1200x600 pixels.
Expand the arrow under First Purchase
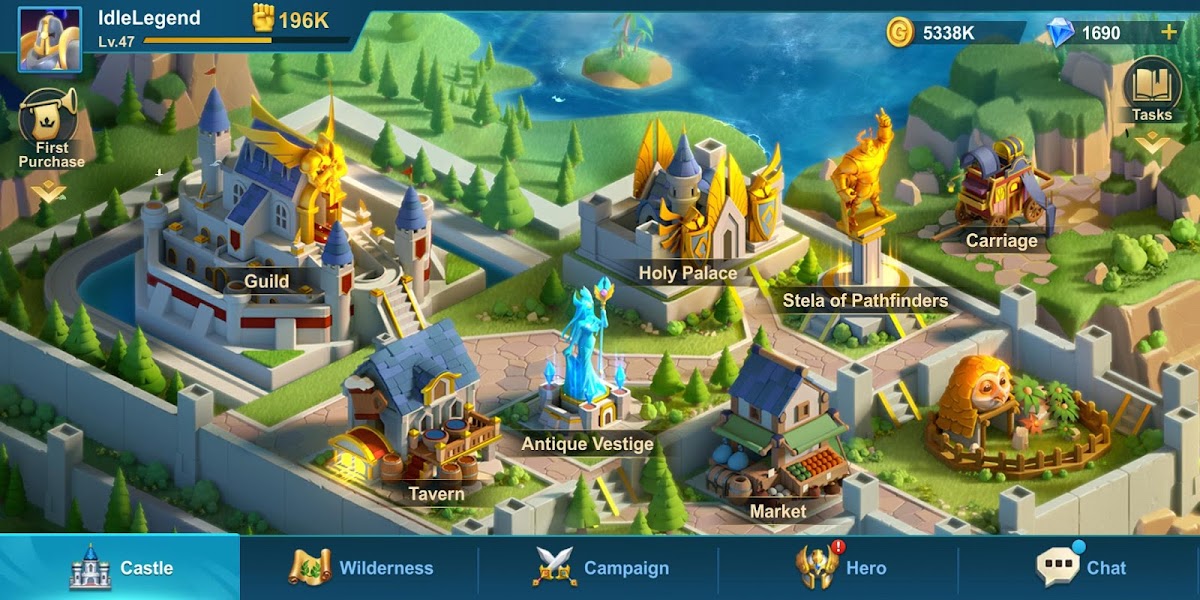click(48, 189)
